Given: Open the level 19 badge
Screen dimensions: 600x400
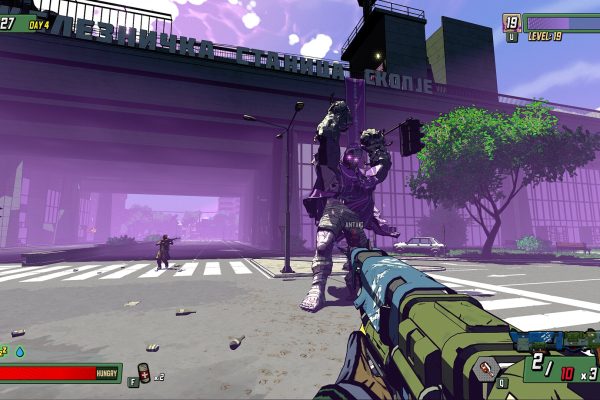Looking at the screenshot, I should [x=511, y=22].
